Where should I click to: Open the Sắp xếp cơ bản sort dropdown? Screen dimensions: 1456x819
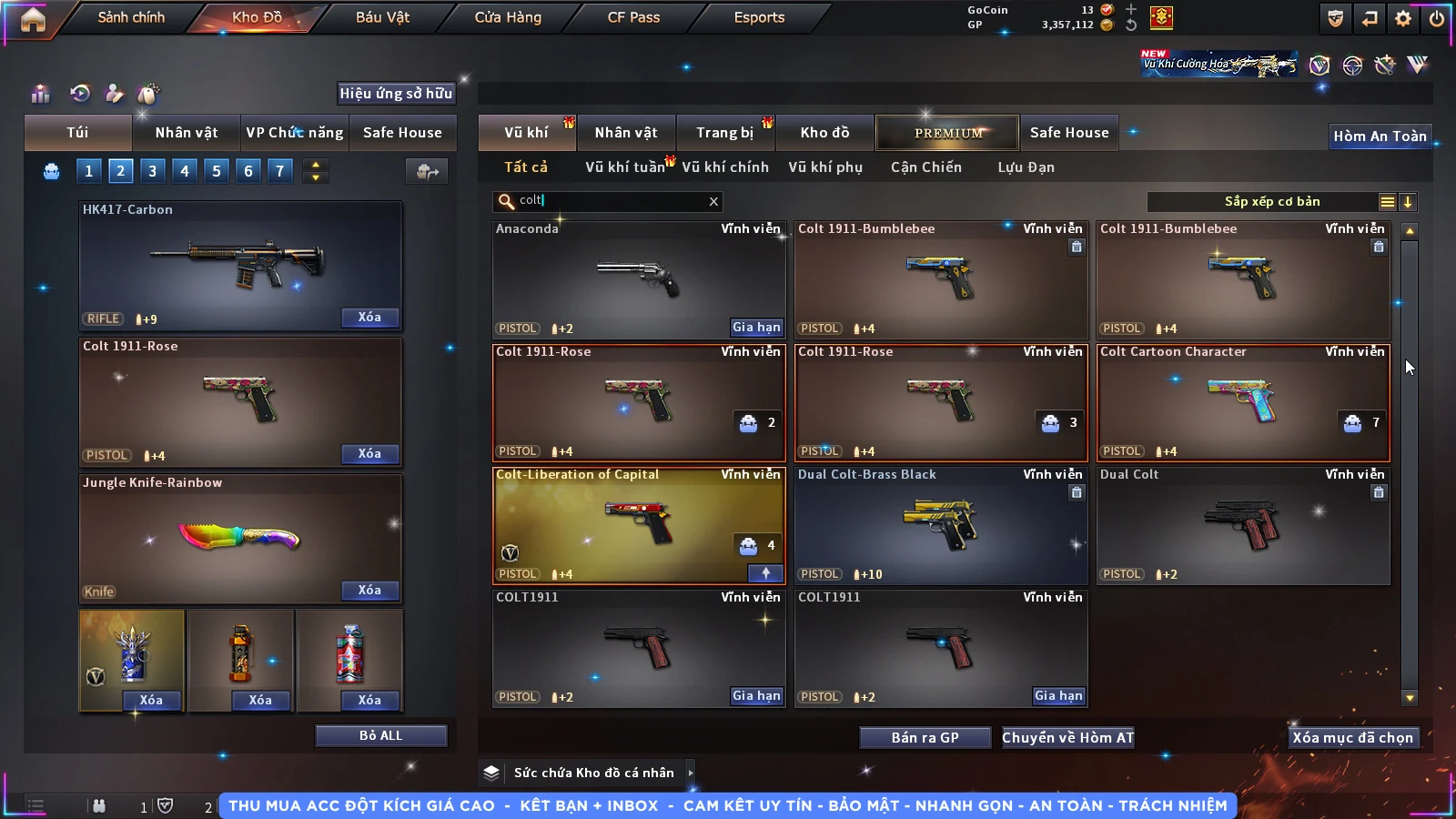click(1271, 202)
